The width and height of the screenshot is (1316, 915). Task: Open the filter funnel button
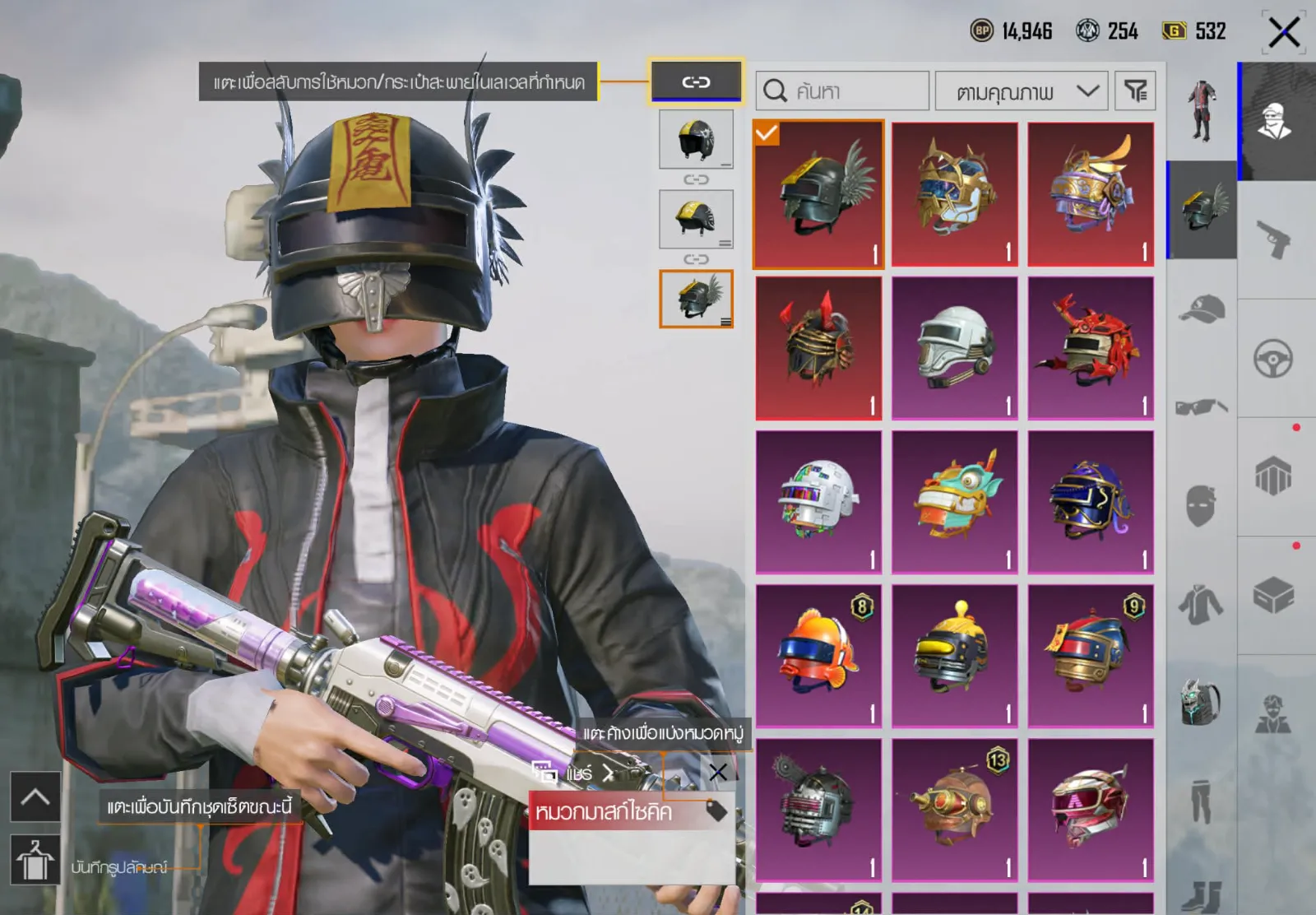click(1135, 91)
